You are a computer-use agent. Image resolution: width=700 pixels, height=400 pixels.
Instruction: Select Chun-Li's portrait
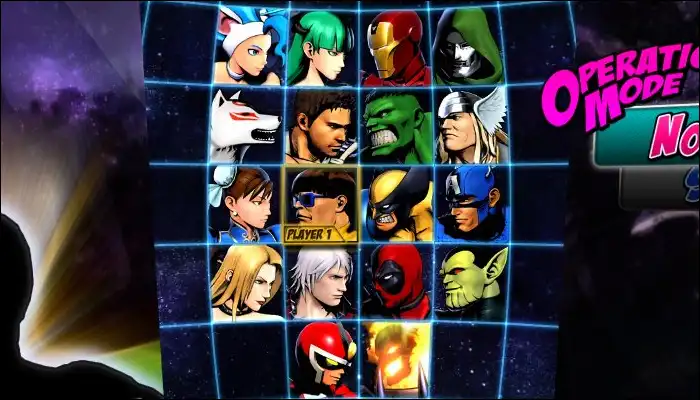[x=245, y=204]
